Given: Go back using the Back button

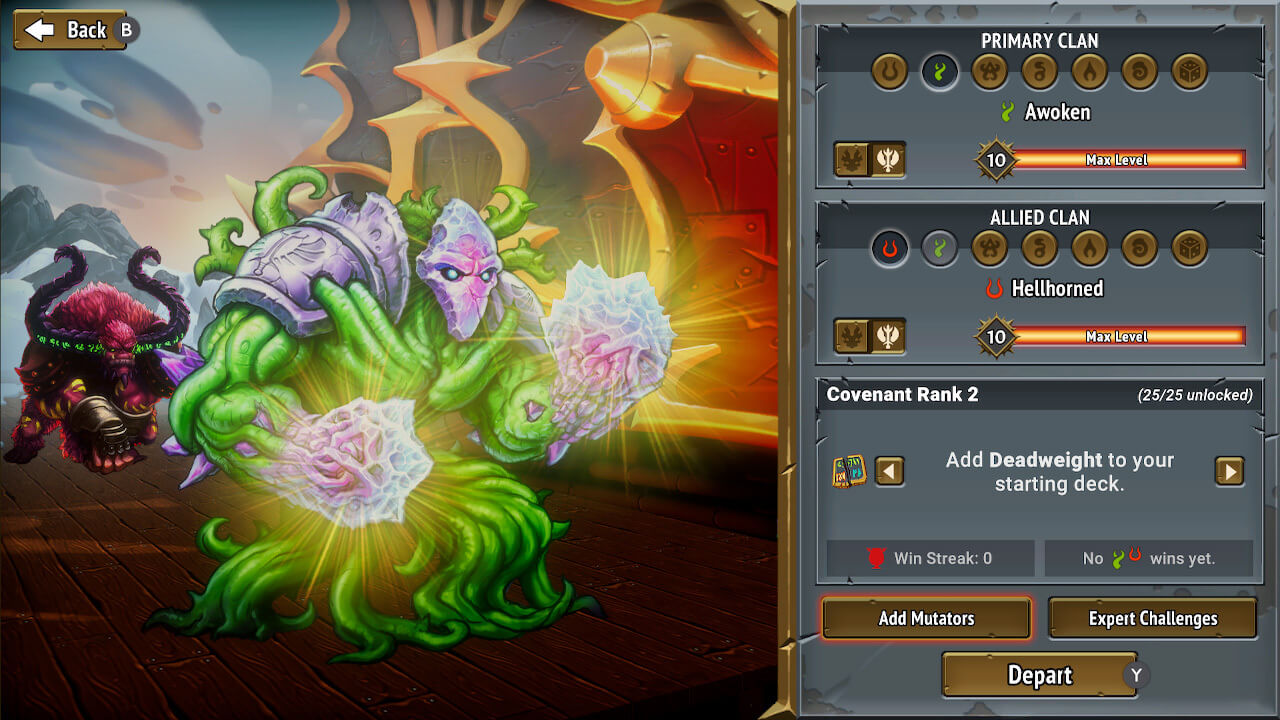Looking at the screenshot, I should coord(70,30).
